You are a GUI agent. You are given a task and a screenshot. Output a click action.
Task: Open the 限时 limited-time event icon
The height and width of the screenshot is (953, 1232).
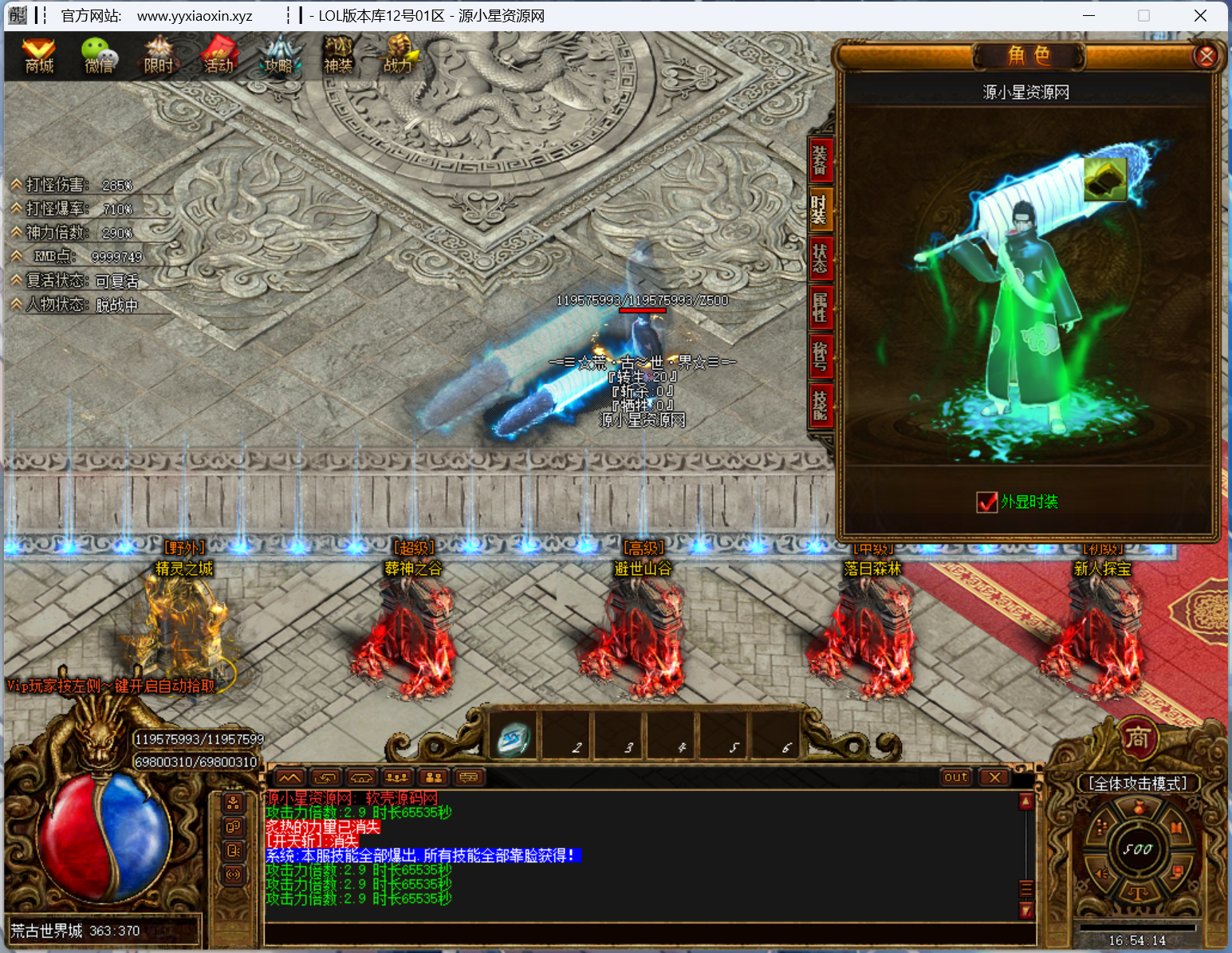click(x=159, y=56)
